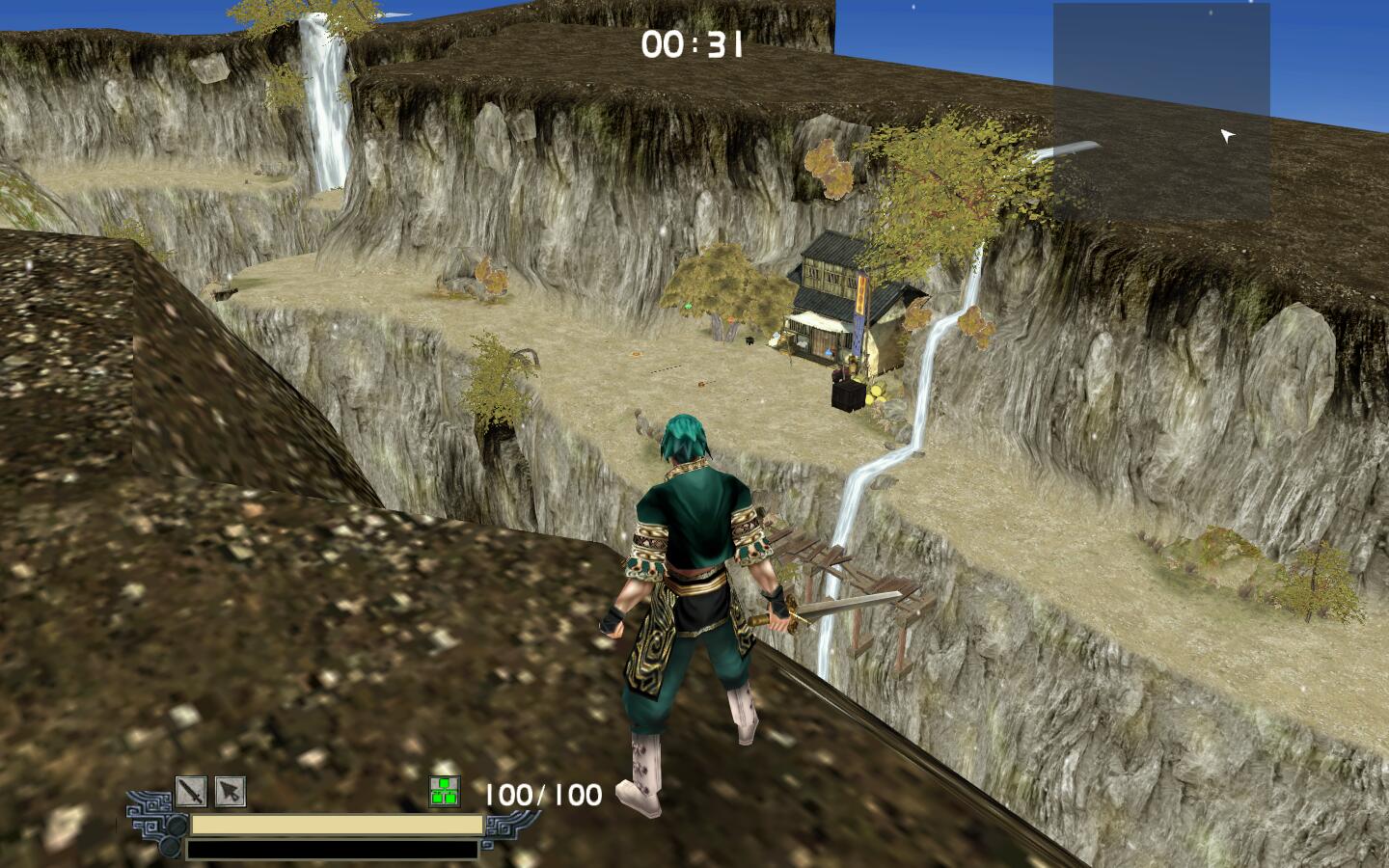Click the arrow cursor icon
1389x868 pixels.
click(230, 793)
